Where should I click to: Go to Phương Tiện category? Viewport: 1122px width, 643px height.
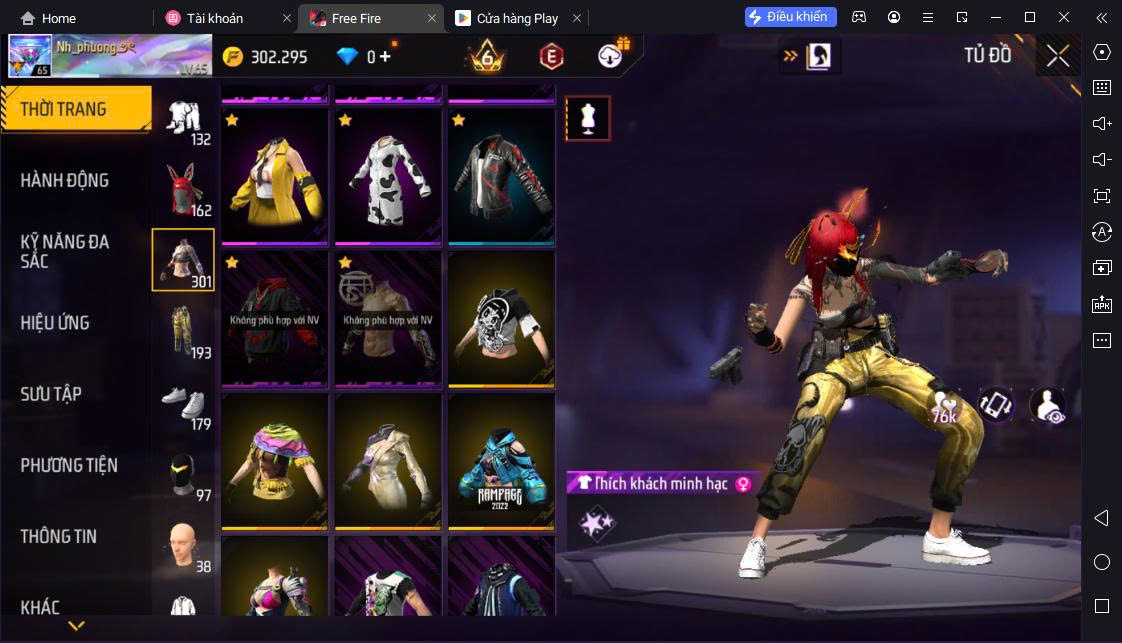[69, 464]
